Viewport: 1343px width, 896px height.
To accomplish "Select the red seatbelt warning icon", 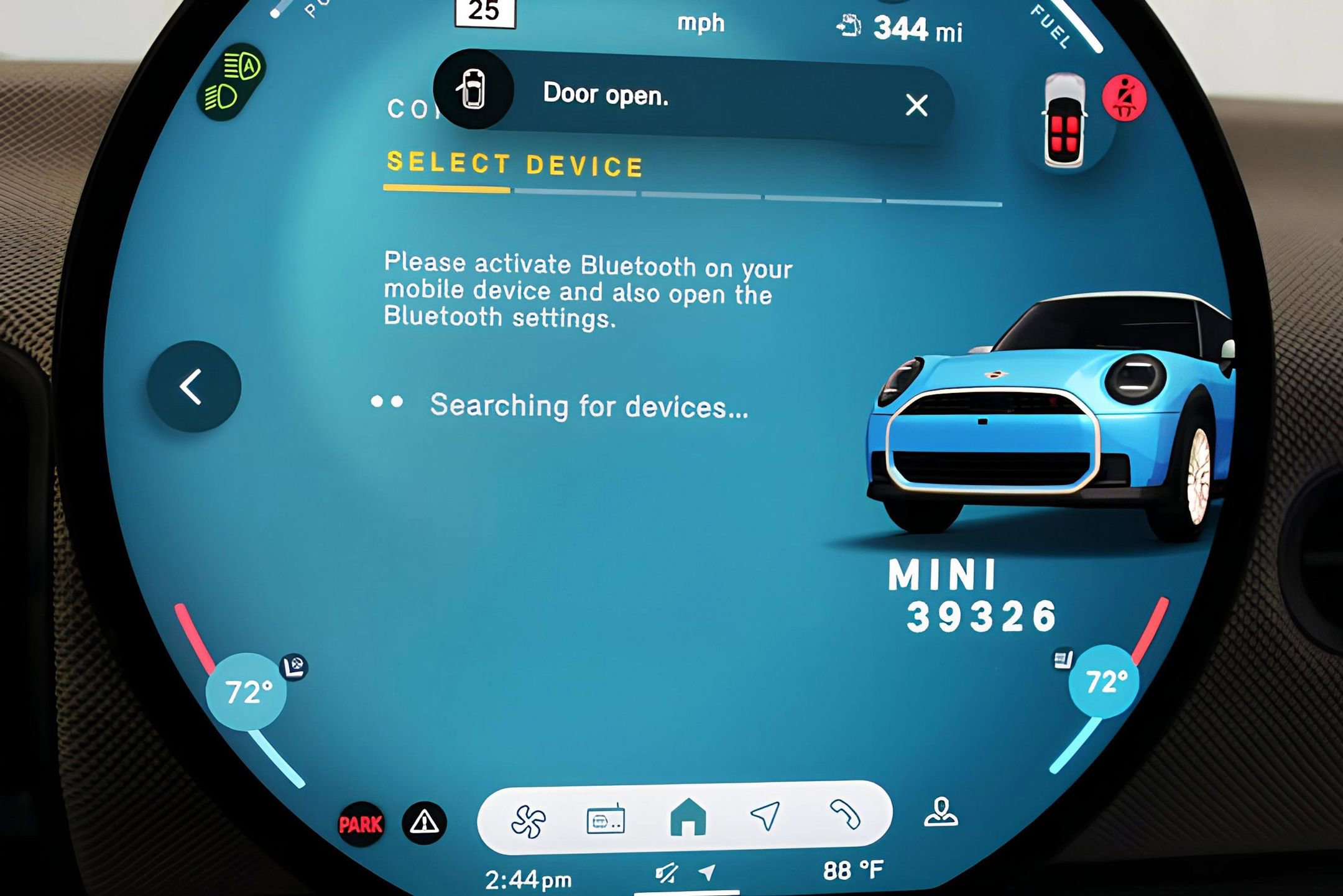I will 1124,98.
